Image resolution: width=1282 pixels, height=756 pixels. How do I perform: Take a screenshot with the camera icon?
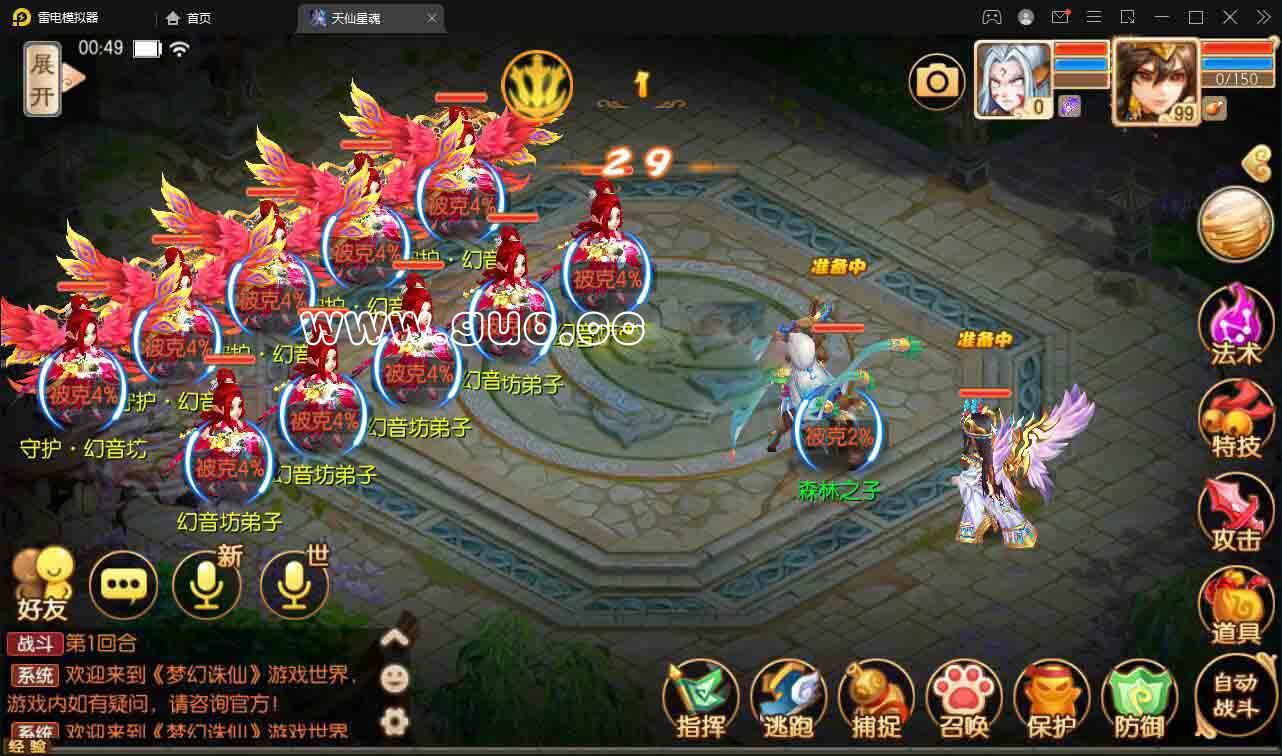[937, 81]
